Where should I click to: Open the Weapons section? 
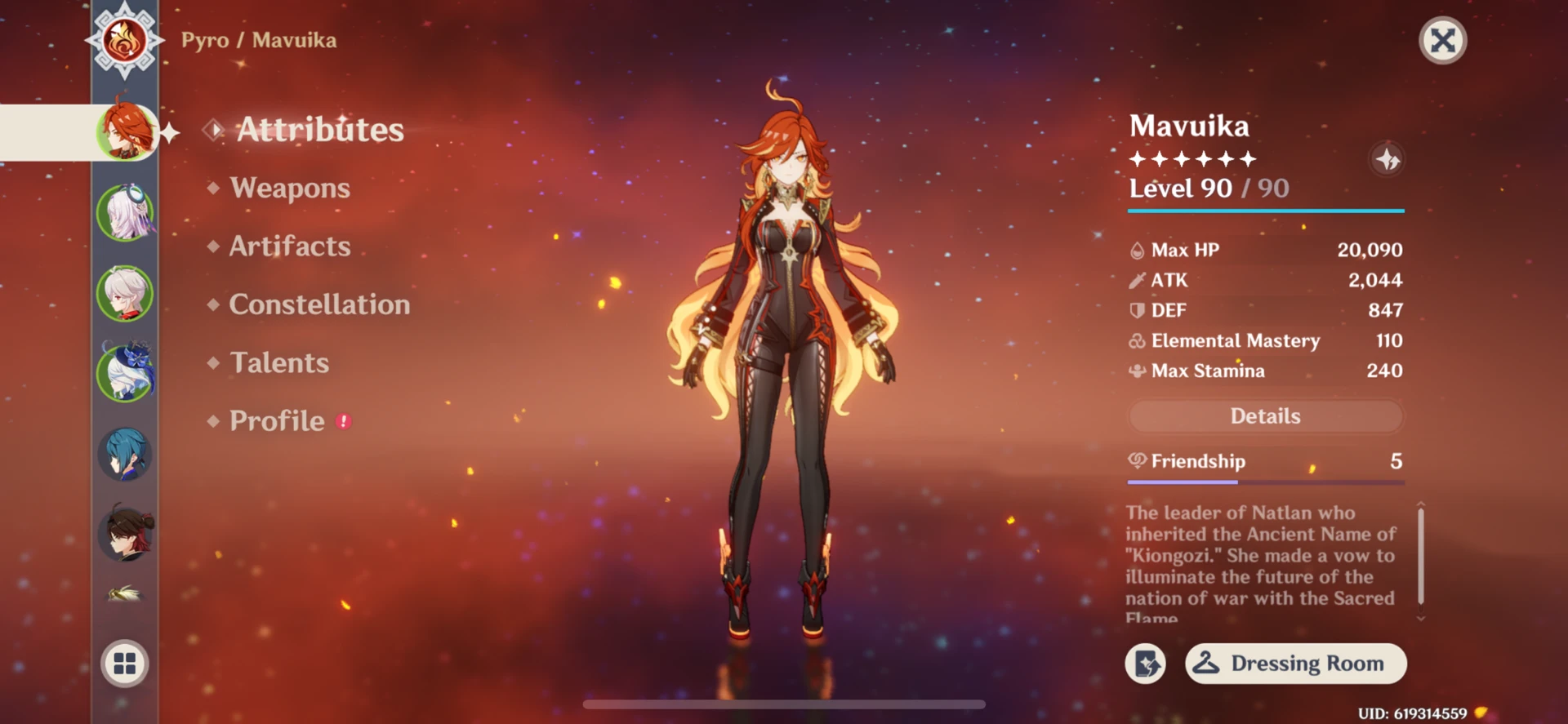point(289,188)
